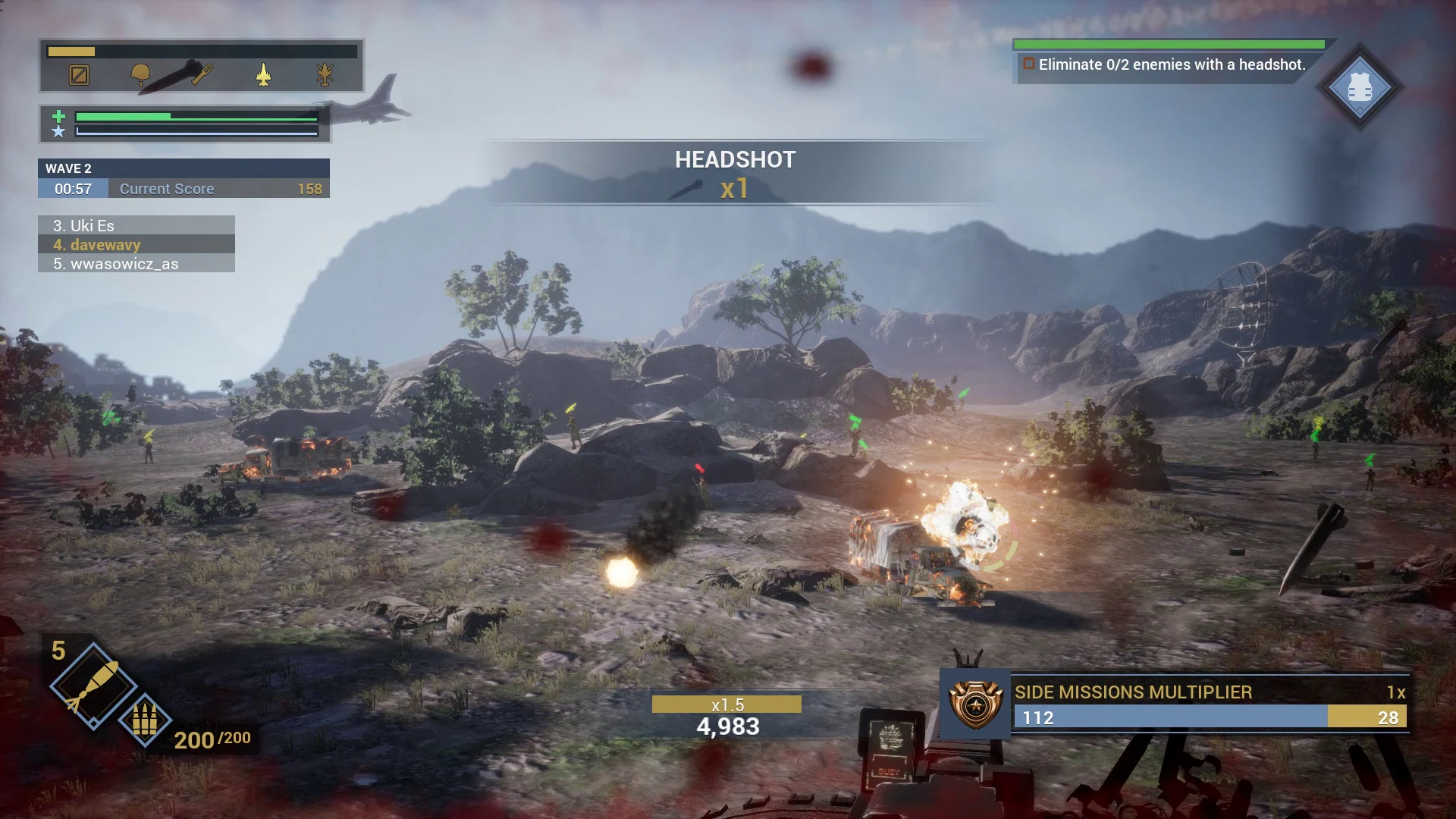
Task: Select davewavy on the leaderboard
Action: coord(96,245)
